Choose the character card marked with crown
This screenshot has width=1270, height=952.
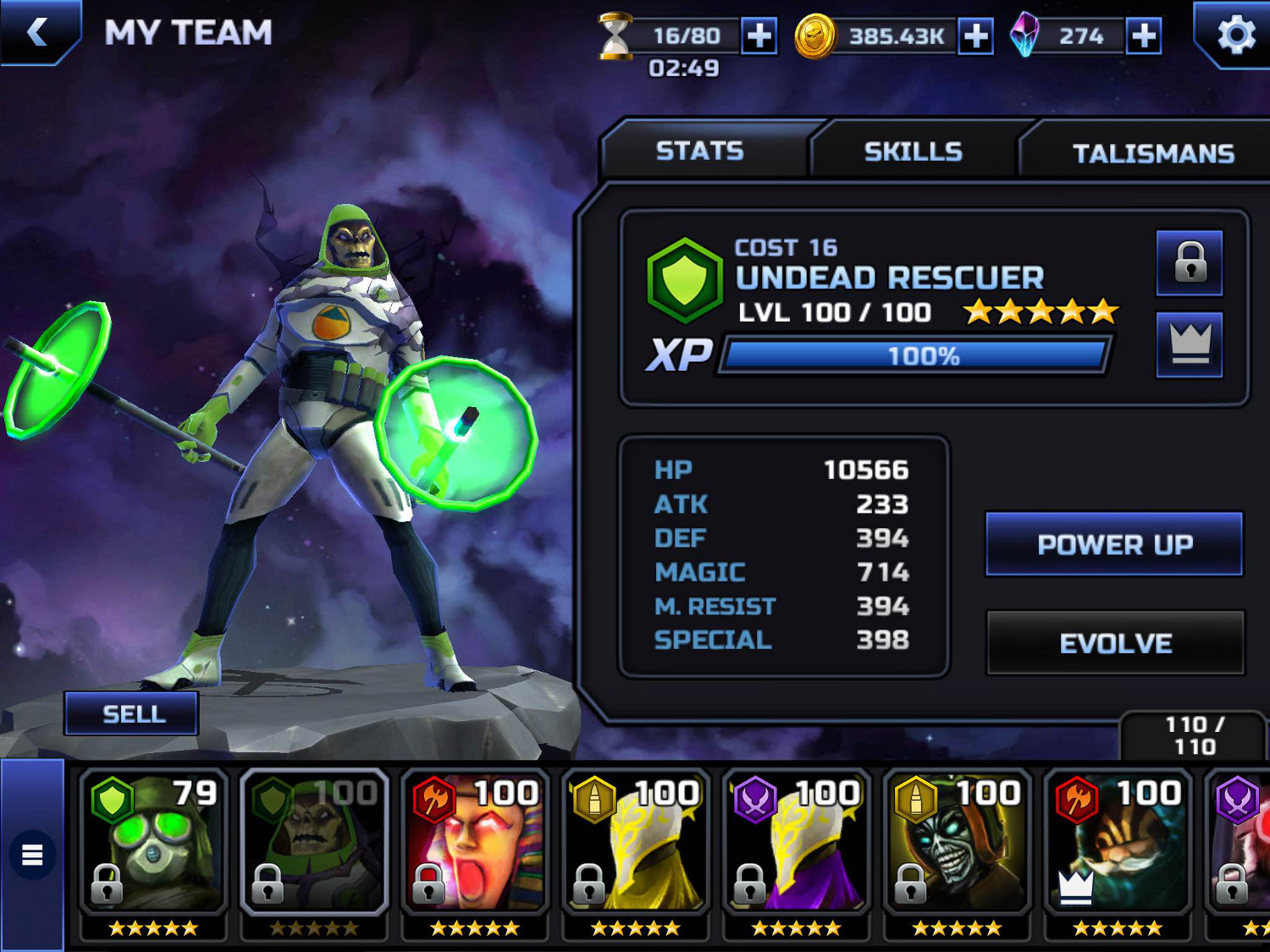click(x=1118, y=842)
